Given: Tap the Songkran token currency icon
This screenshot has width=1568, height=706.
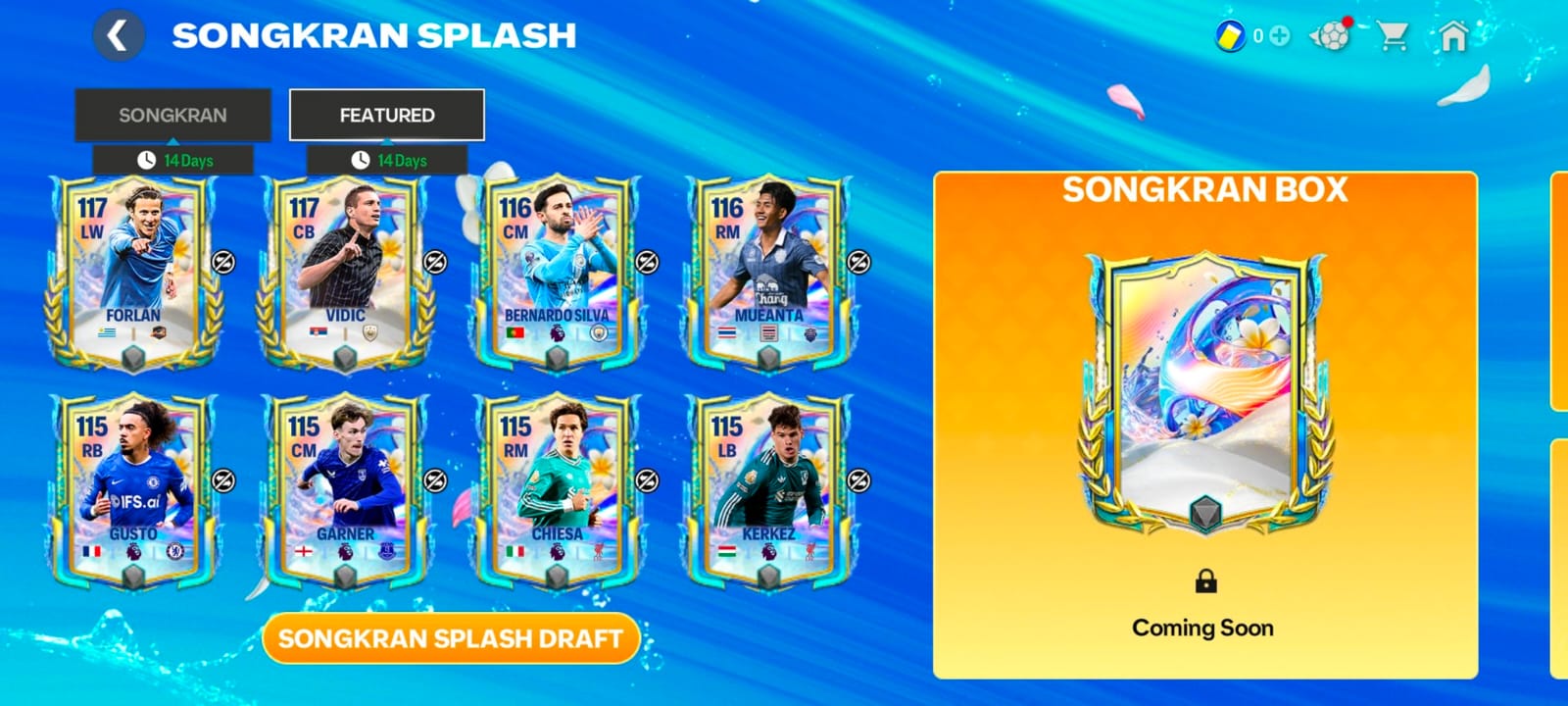Looking at the screenshot, I should tap(1229, 34).
